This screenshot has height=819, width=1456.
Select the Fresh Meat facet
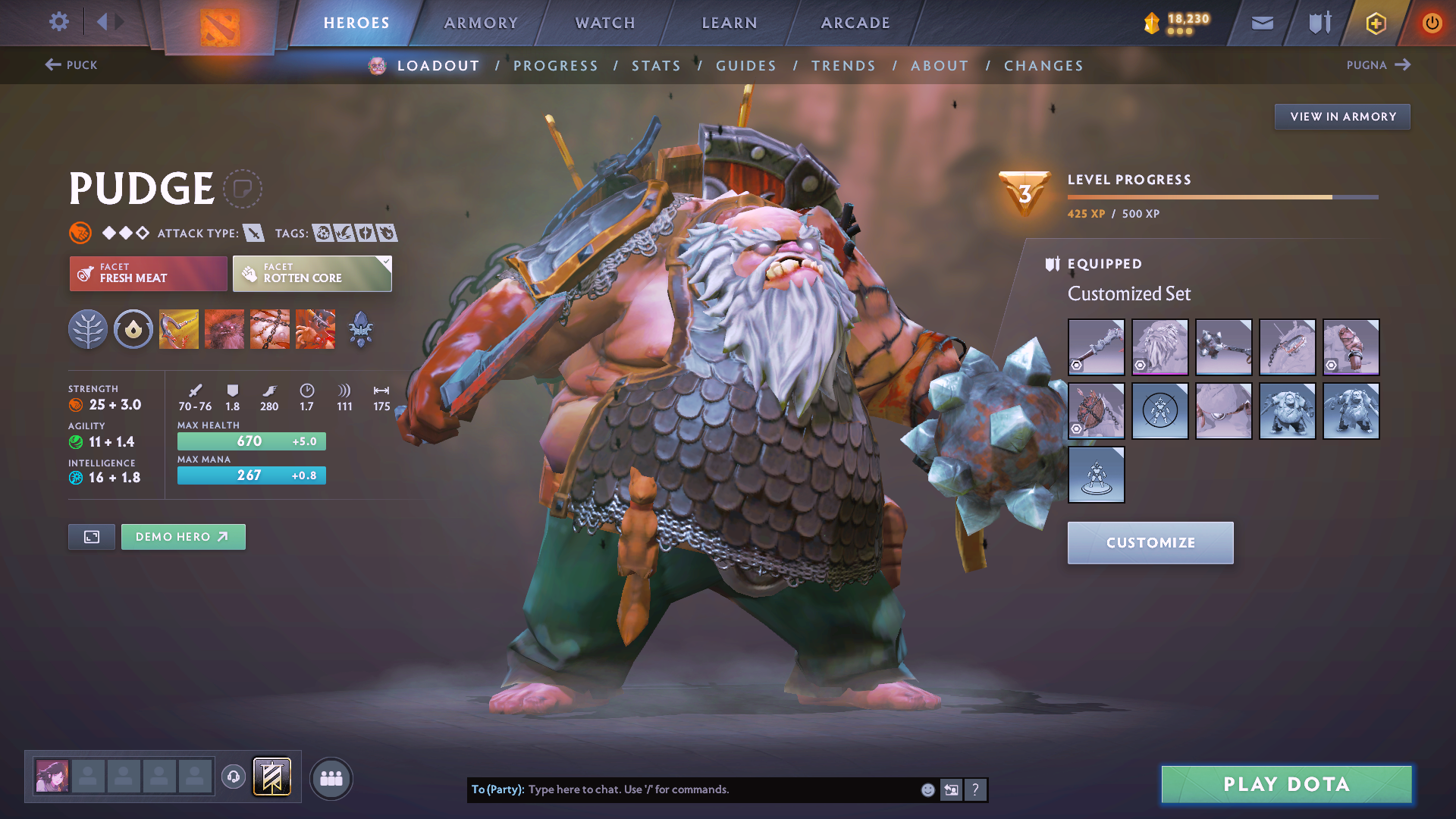coord(148,273)
